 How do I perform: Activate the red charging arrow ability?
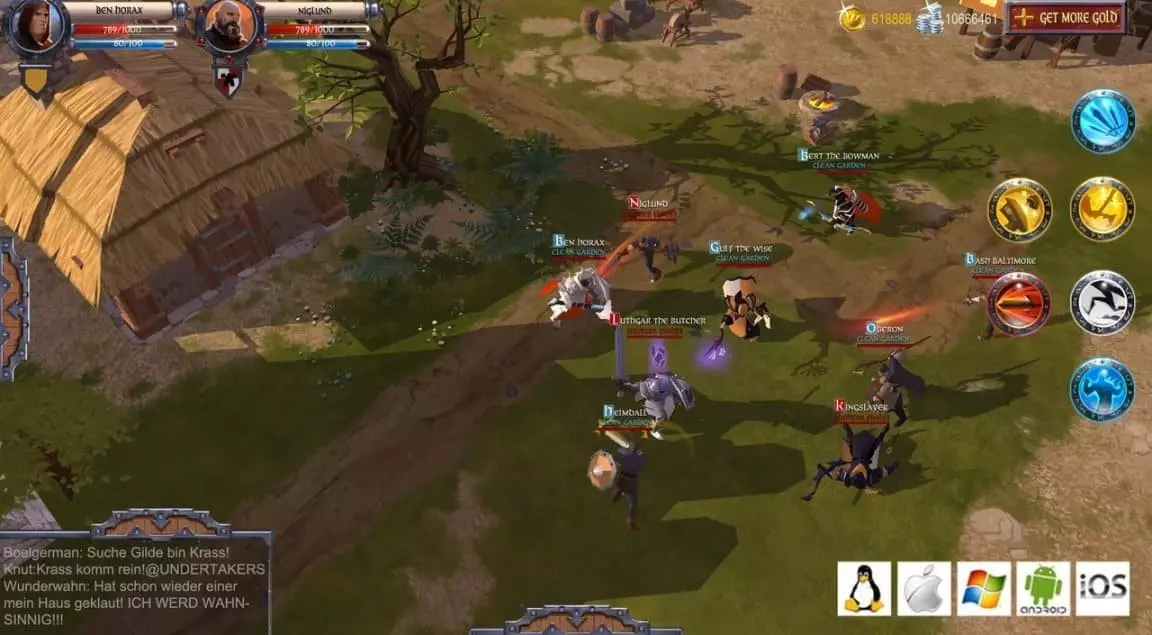pyautogui.click(x=1018, y=303)
